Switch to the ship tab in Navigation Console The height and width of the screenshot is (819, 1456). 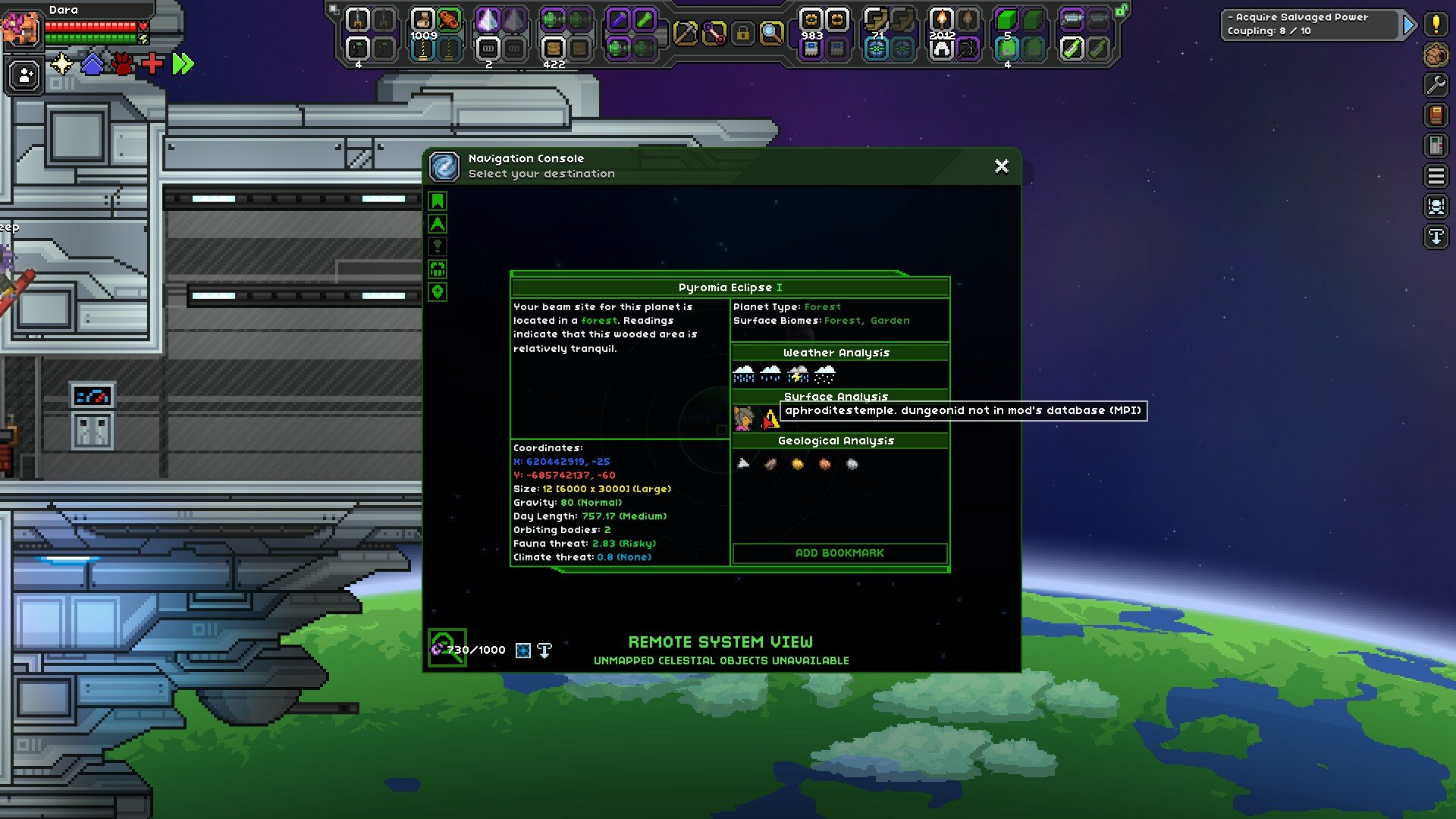(438, 224)
